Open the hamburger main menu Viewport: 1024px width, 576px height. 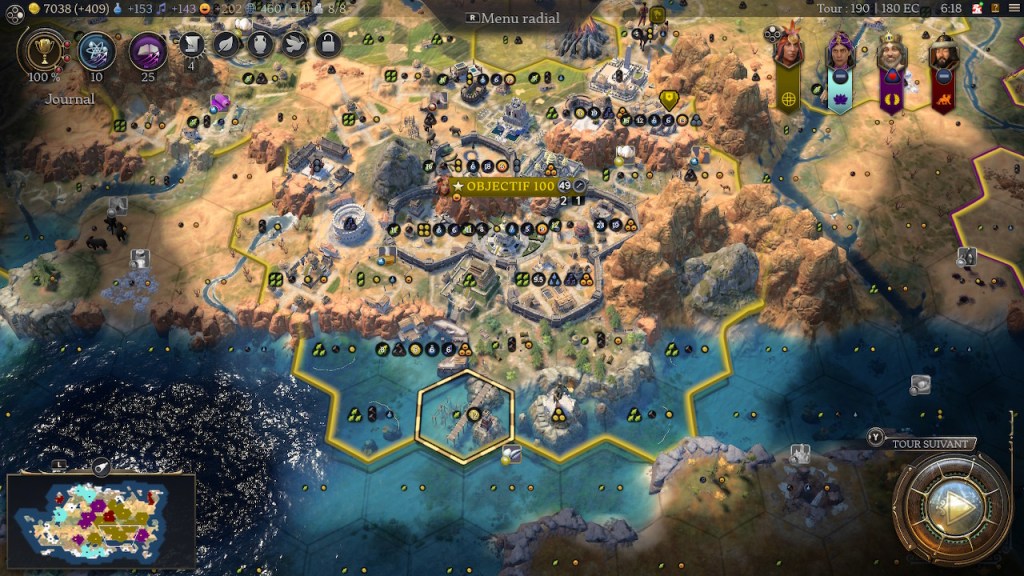click(x=1012, y=9)
